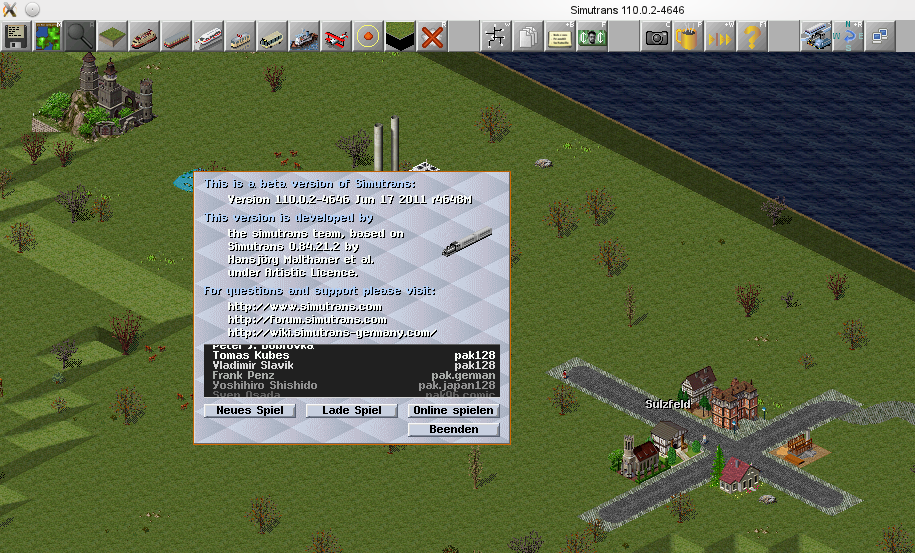This screenshot has height=553, width=915.
Task: Open the red airplane air transport tools
Action: 337,37
